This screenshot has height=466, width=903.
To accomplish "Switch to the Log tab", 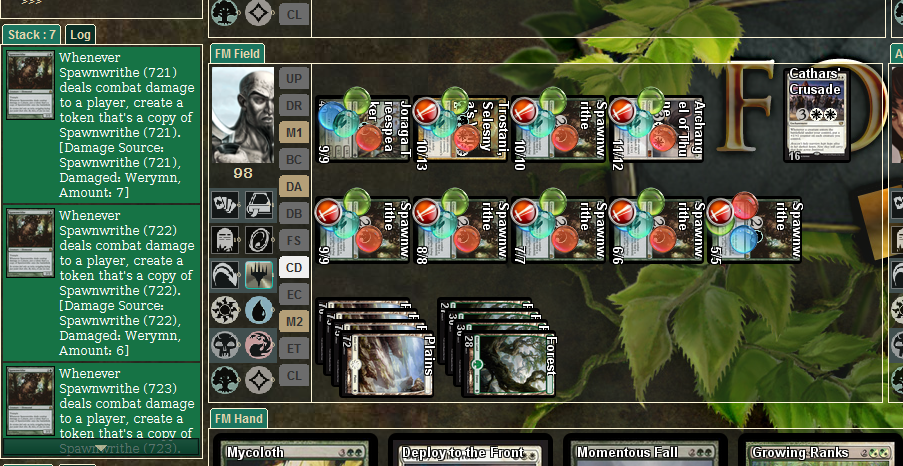I will pos(81,35).
